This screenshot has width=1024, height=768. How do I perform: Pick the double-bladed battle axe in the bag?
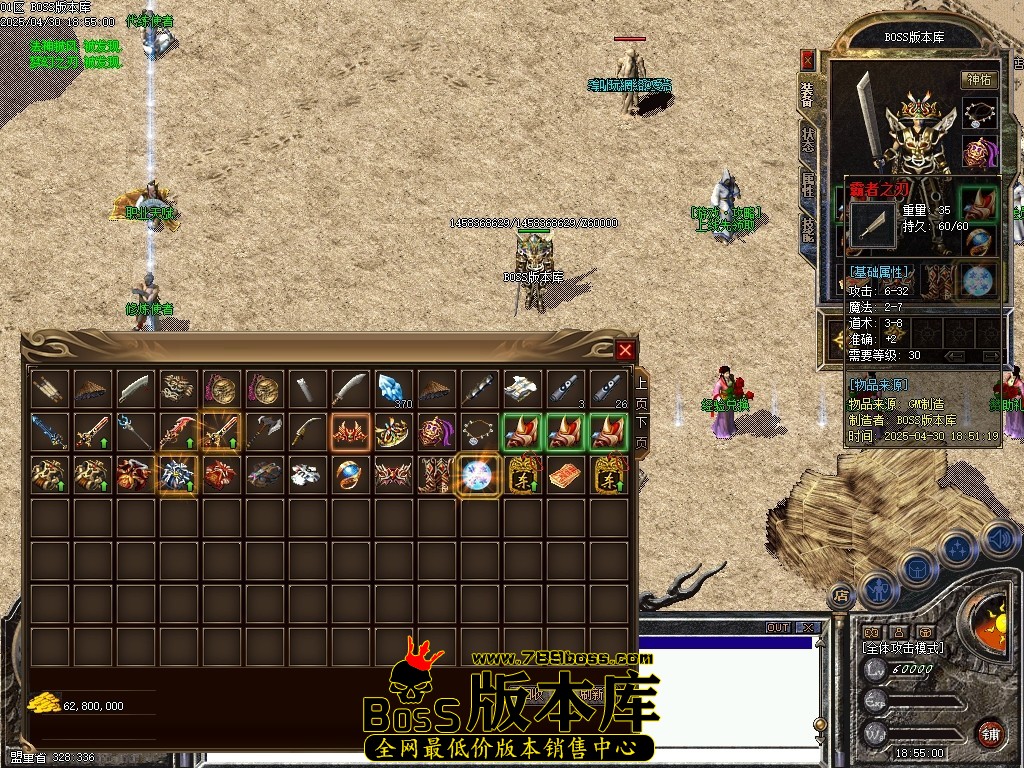(x=264, y=431)
